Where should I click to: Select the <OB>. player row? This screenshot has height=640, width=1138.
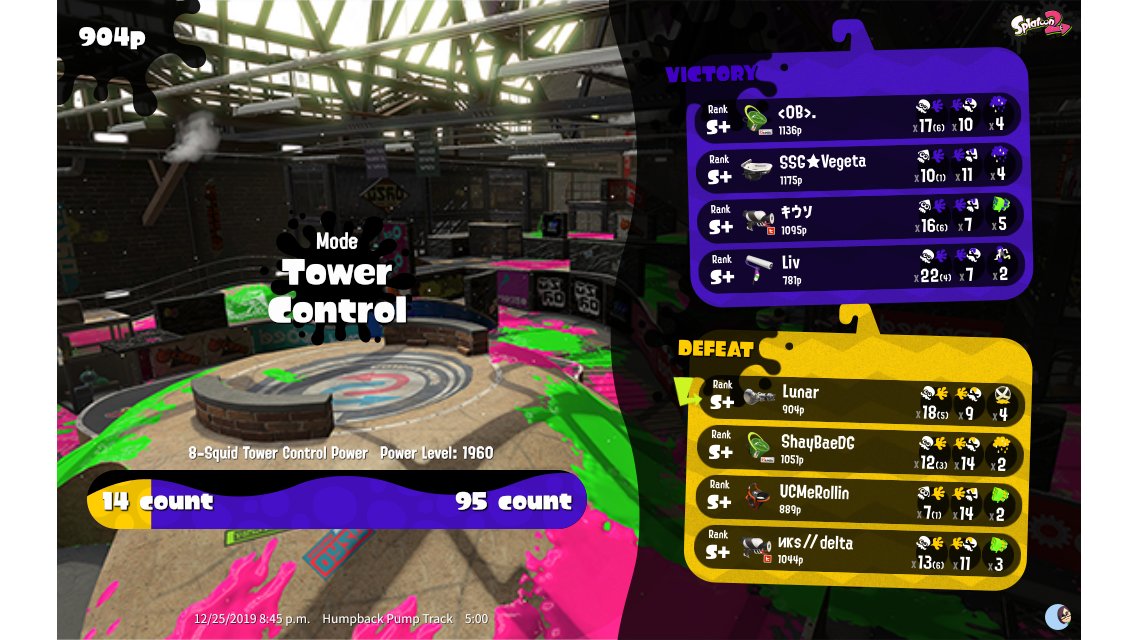858,117
